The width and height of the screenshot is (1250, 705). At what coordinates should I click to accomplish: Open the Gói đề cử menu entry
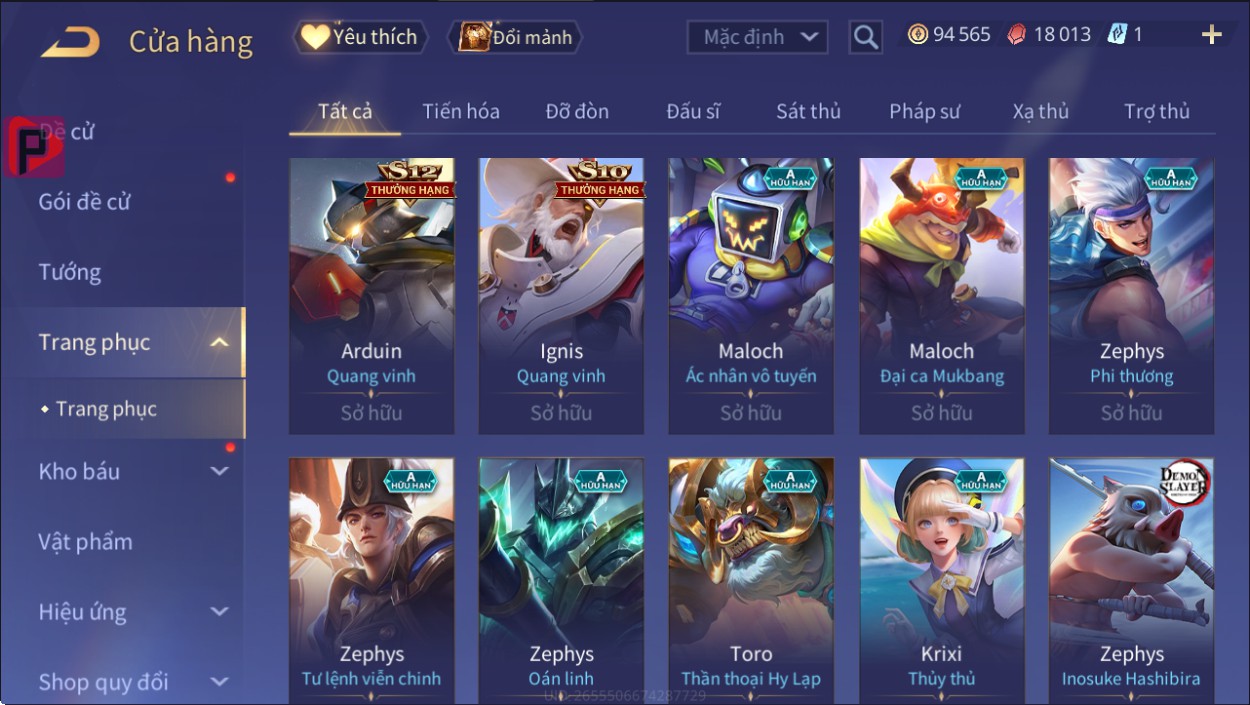click(85, 202)
